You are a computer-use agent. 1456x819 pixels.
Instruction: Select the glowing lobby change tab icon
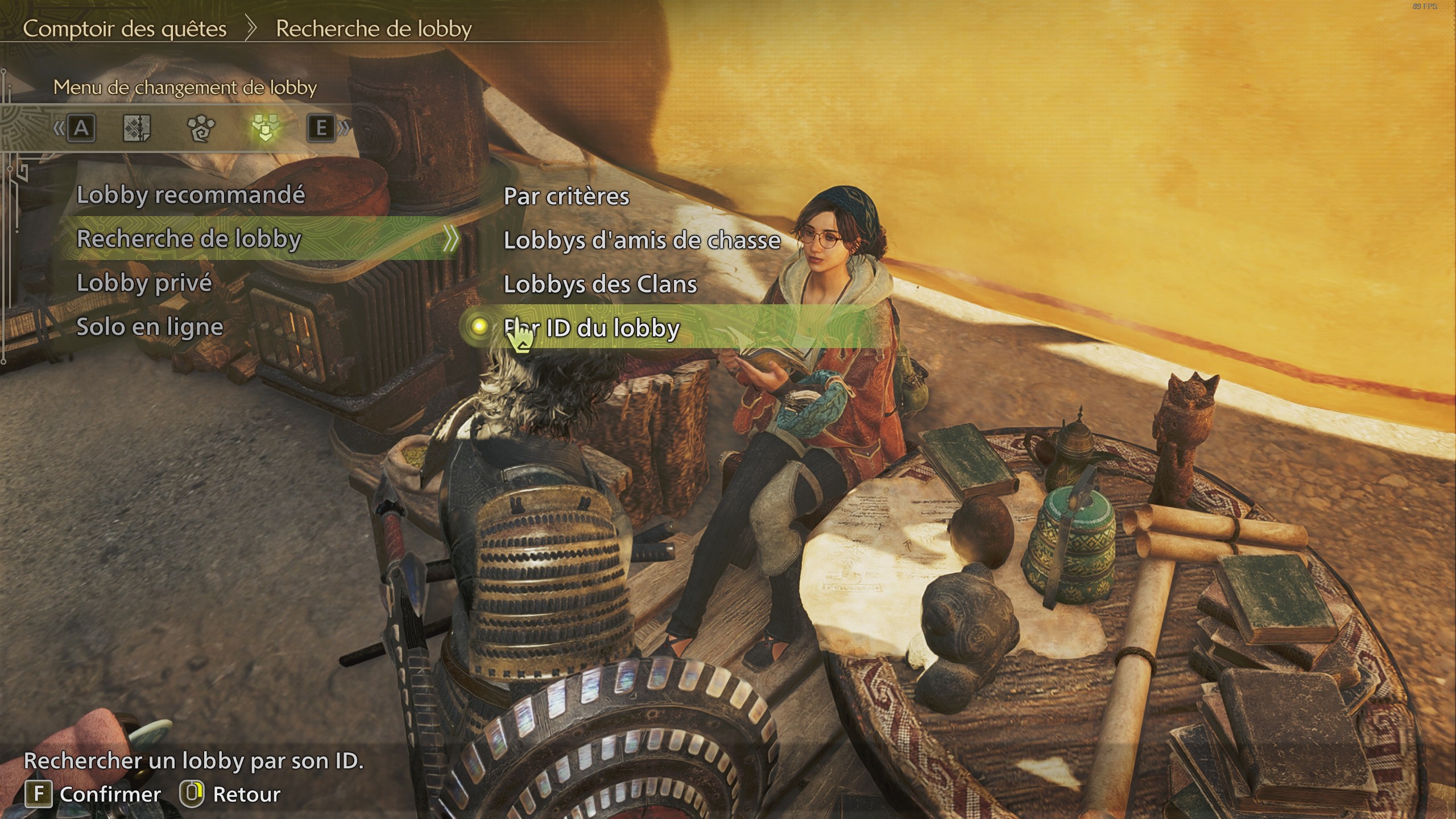(x=265, y=129)
